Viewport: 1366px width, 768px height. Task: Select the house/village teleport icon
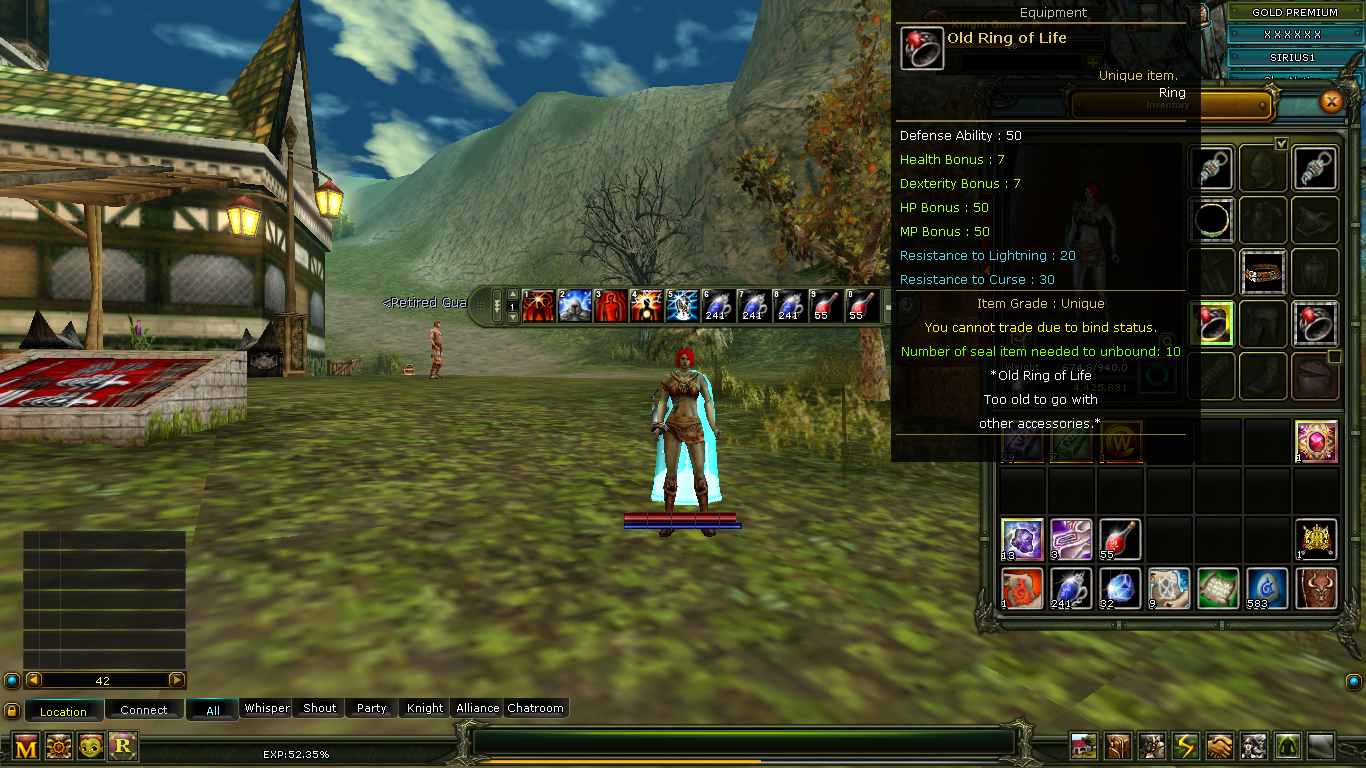click(1082, 745)
